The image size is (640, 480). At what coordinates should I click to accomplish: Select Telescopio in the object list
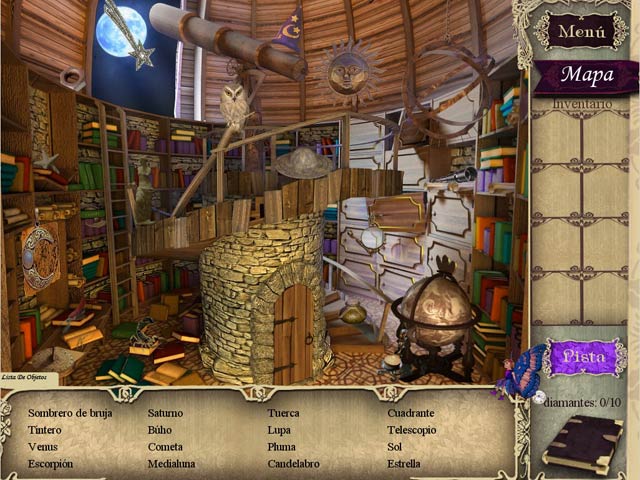(412, 430)
